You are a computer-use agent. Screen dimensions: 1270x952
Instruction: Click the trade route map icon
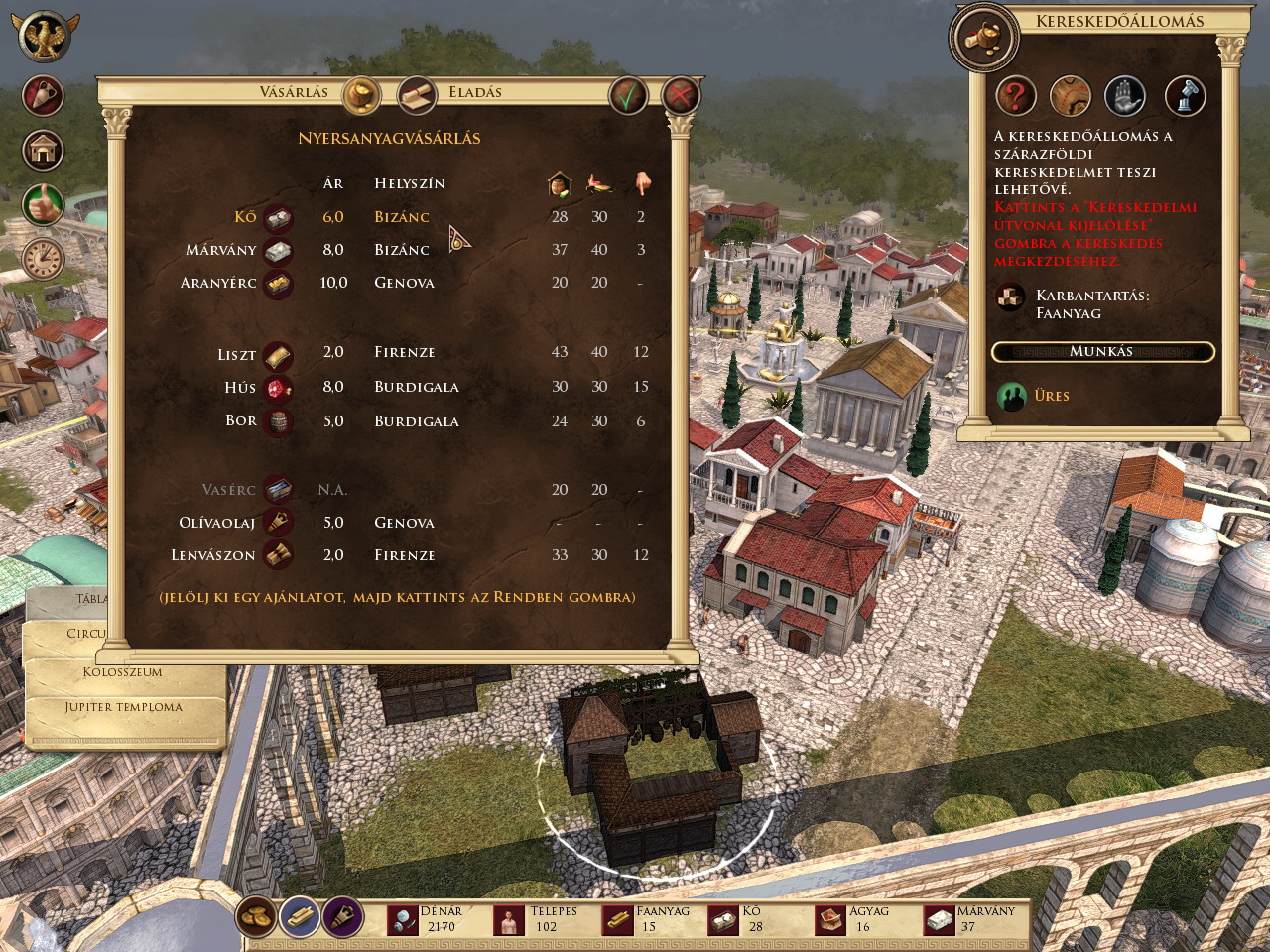click(x=1071, y=97)
